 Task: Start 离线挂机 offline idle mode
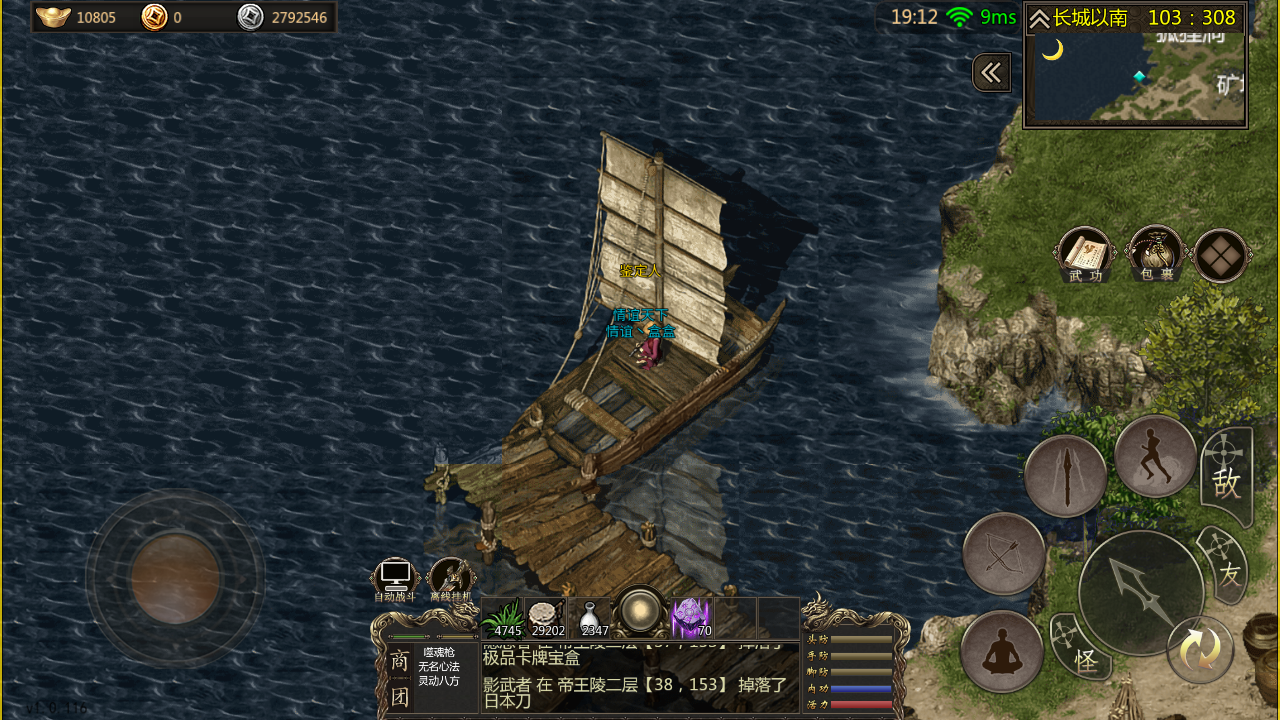(x=451, y=579)
